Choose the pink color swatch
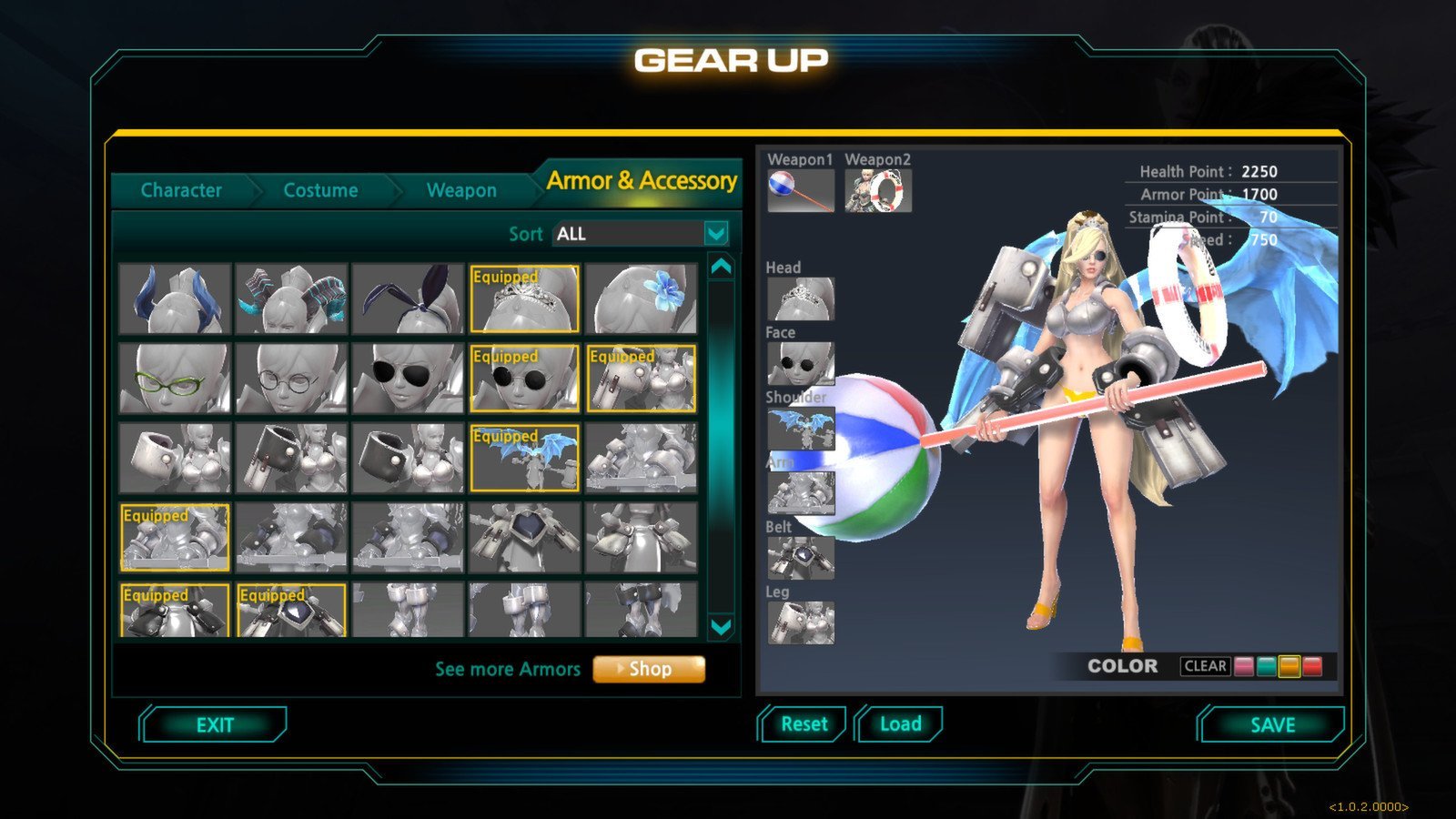 (1244, 666)
